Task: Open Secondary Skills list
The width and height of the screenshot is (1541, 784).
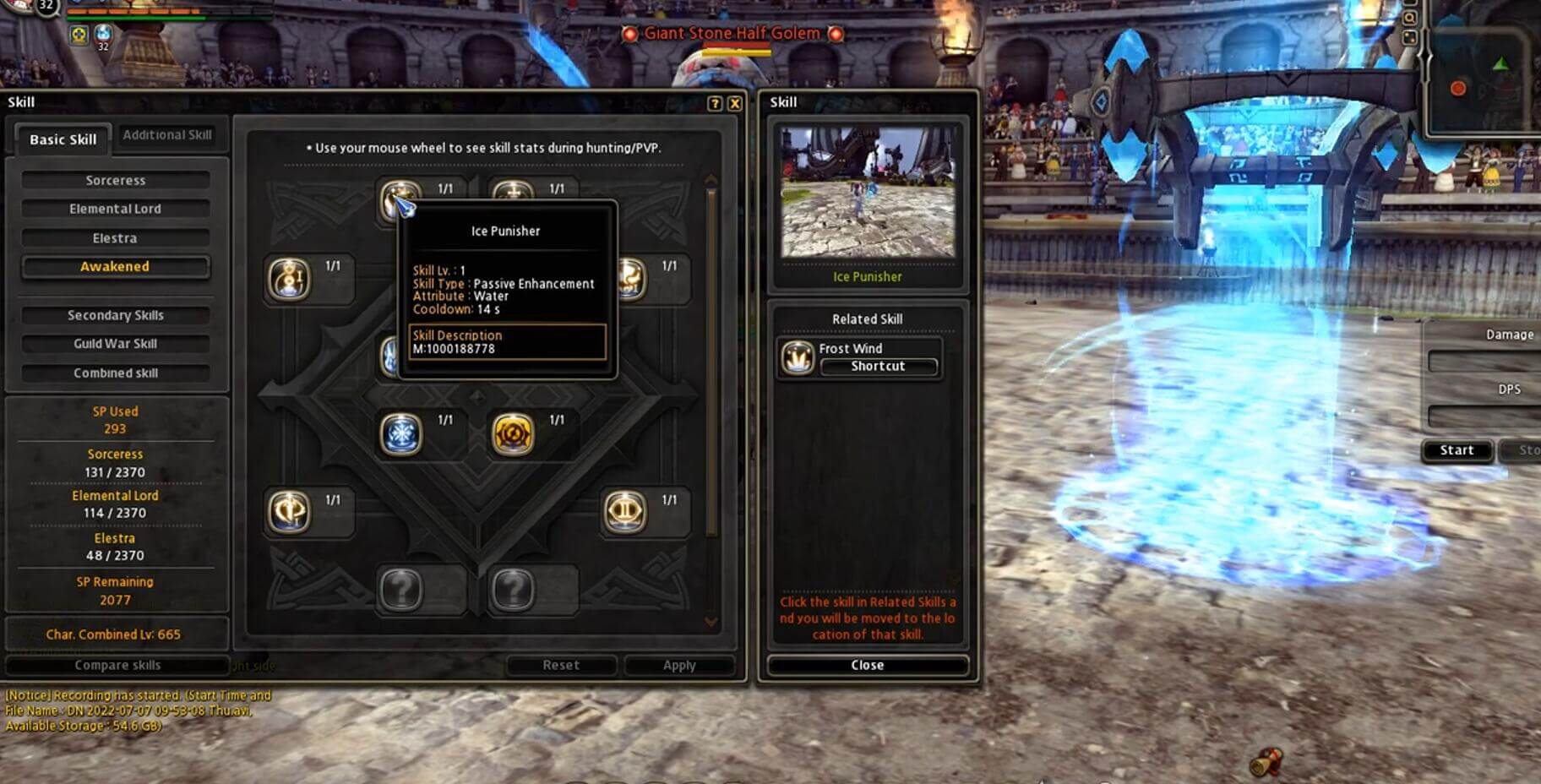Action: [116, 315]
